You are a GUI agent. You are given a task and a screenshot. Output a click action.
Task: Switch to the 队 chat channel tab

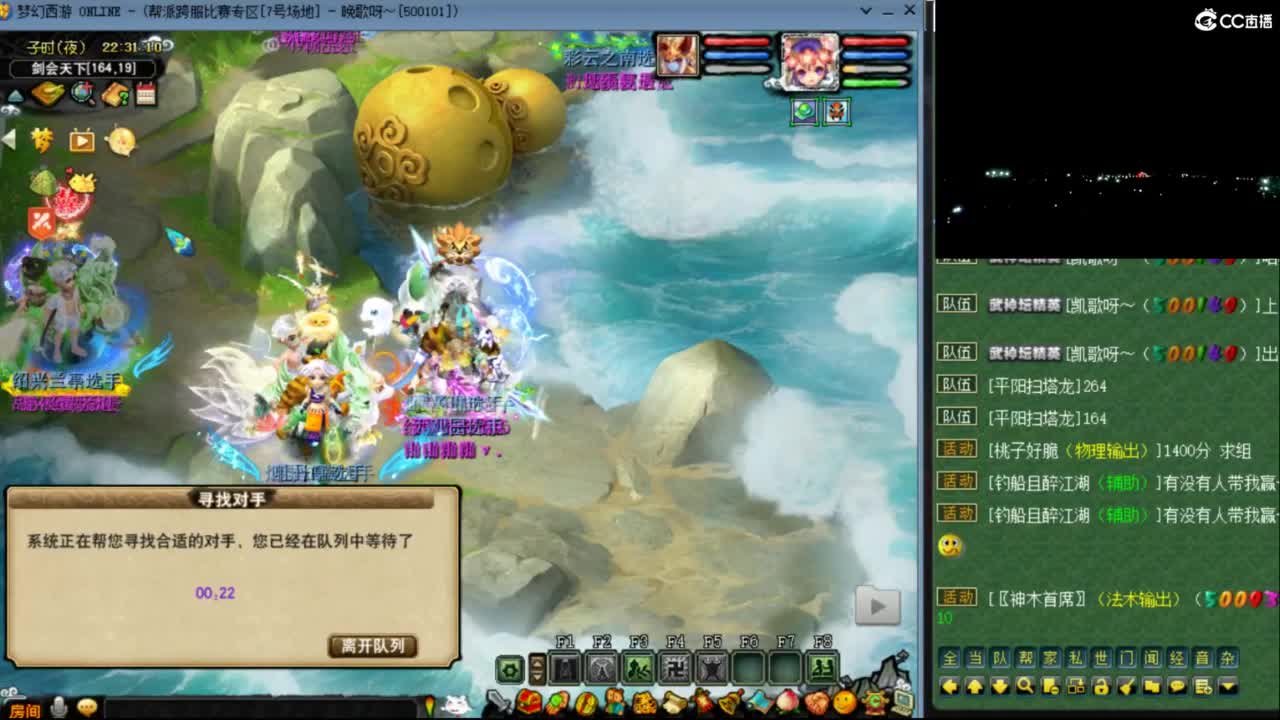click(x=1000, y=656)
